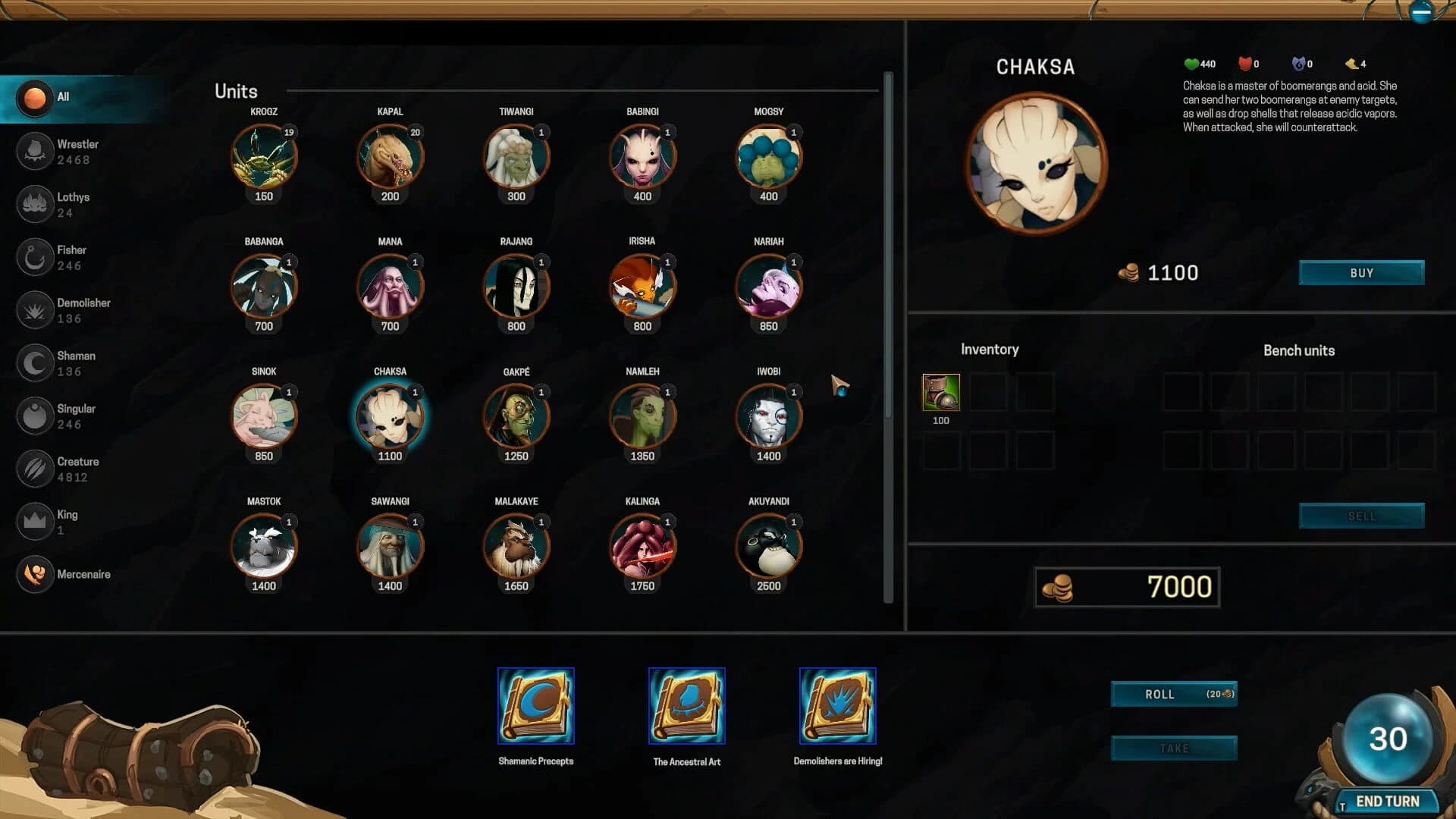Enable the Lothys unit filter
Image resolution: width=1456 pixels, height=819 pixels.
click(x=35, y=204)
